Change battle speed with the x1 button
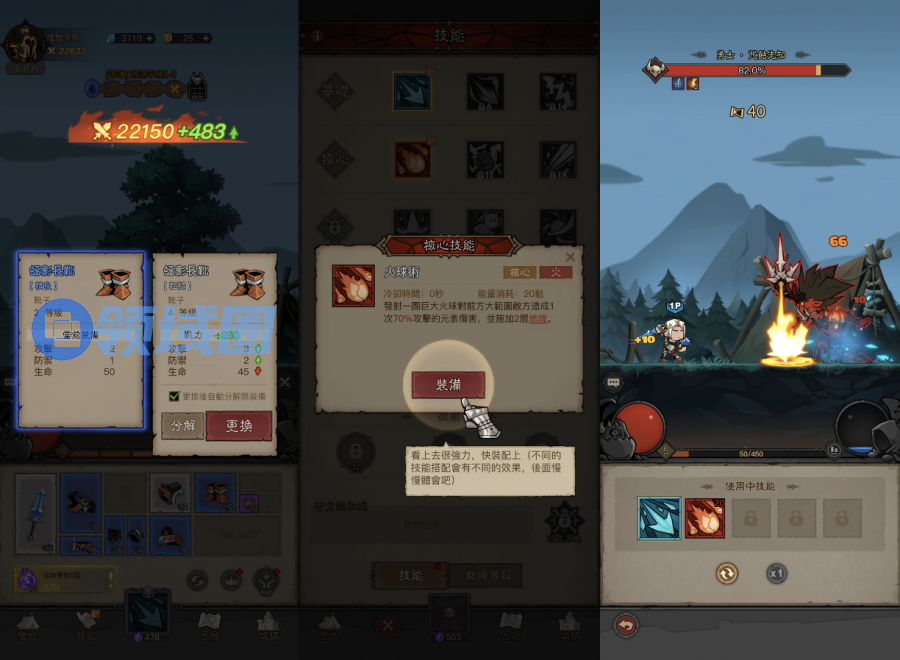900x660 pixels. pyautogui.click(x=776, y=573)
